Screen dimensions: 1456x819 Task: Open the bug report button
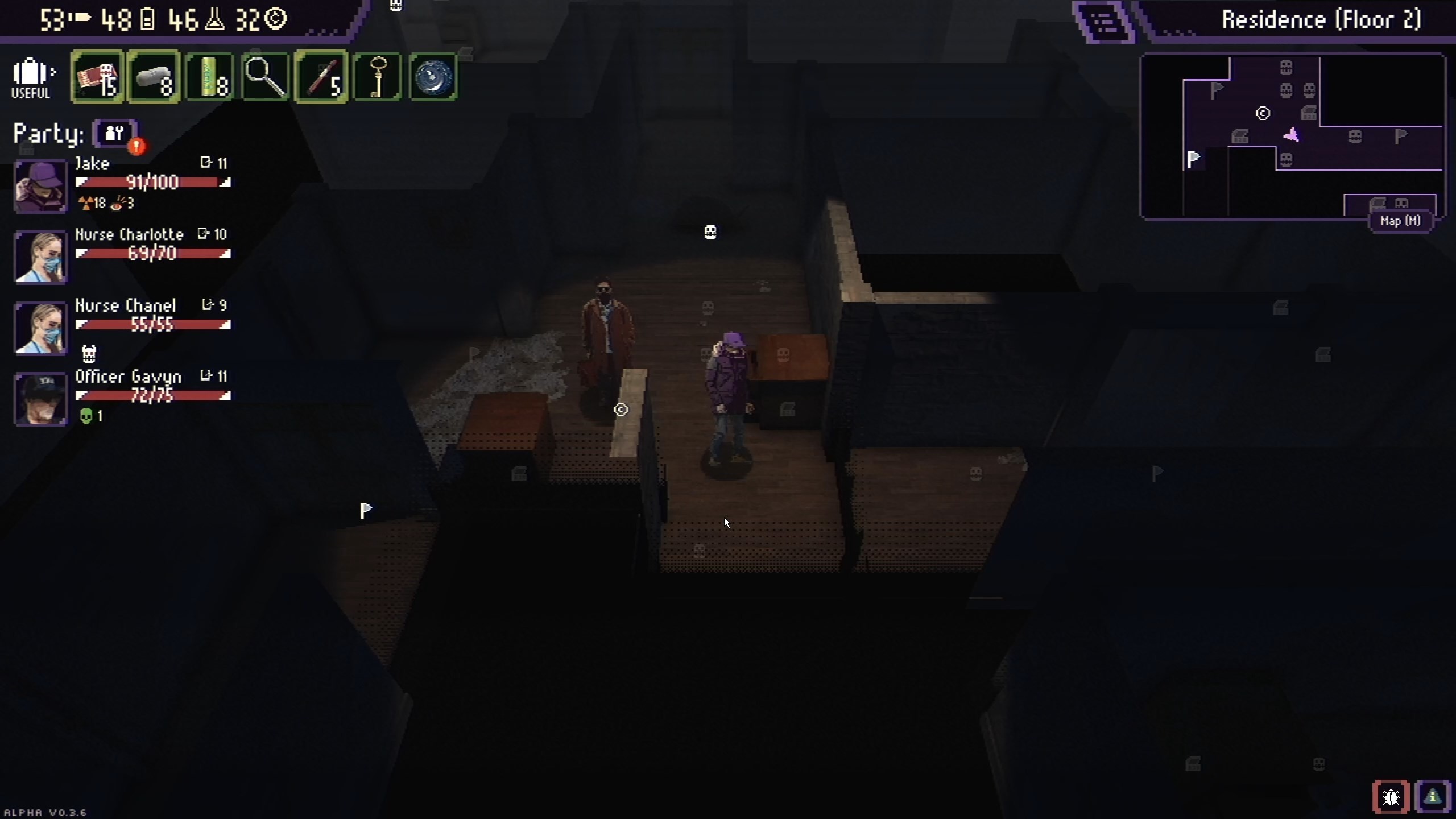tap(1391, 797)
